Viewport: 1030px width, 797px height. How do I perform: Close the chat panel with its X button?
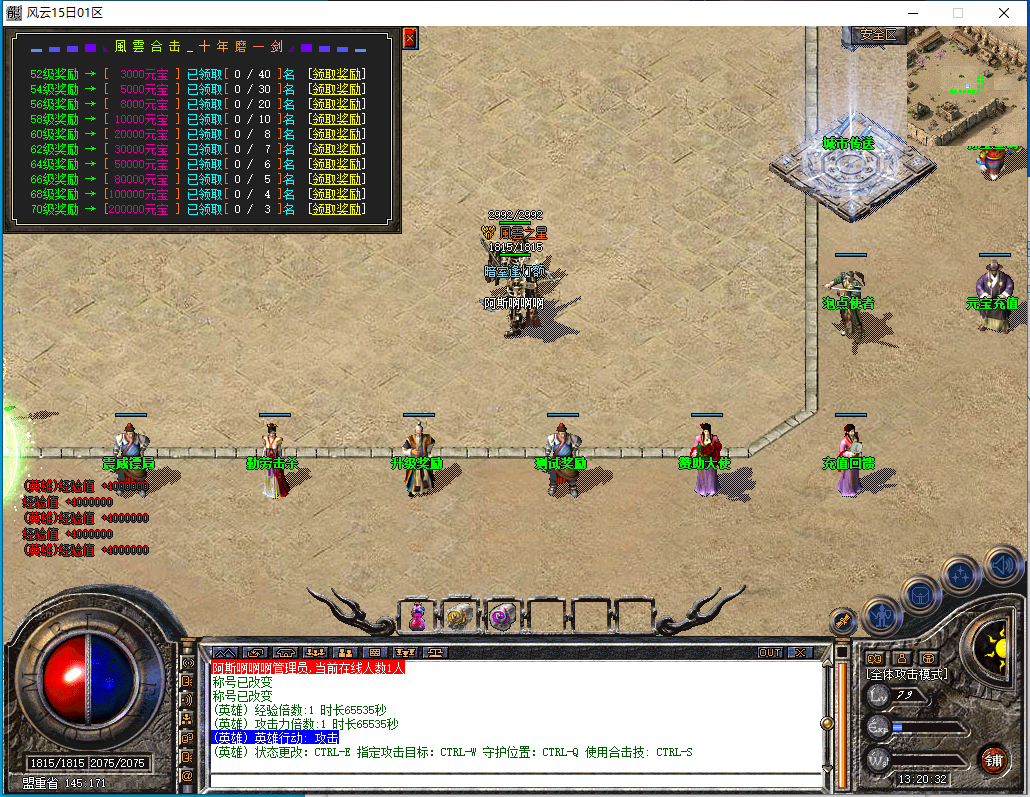point(800,653)
